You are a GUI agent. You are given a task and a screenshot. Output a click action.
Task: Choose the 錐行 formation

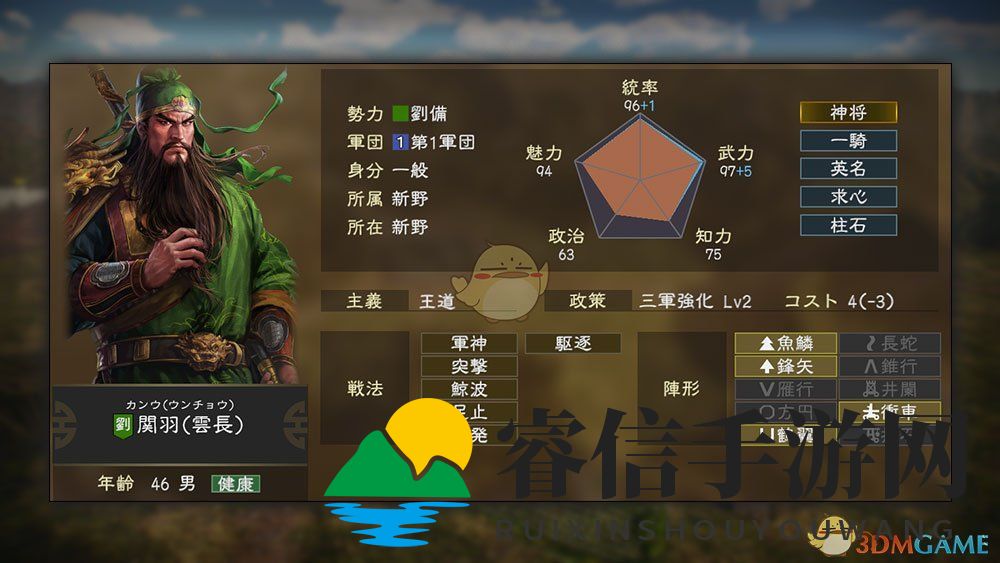coord(890,367)
